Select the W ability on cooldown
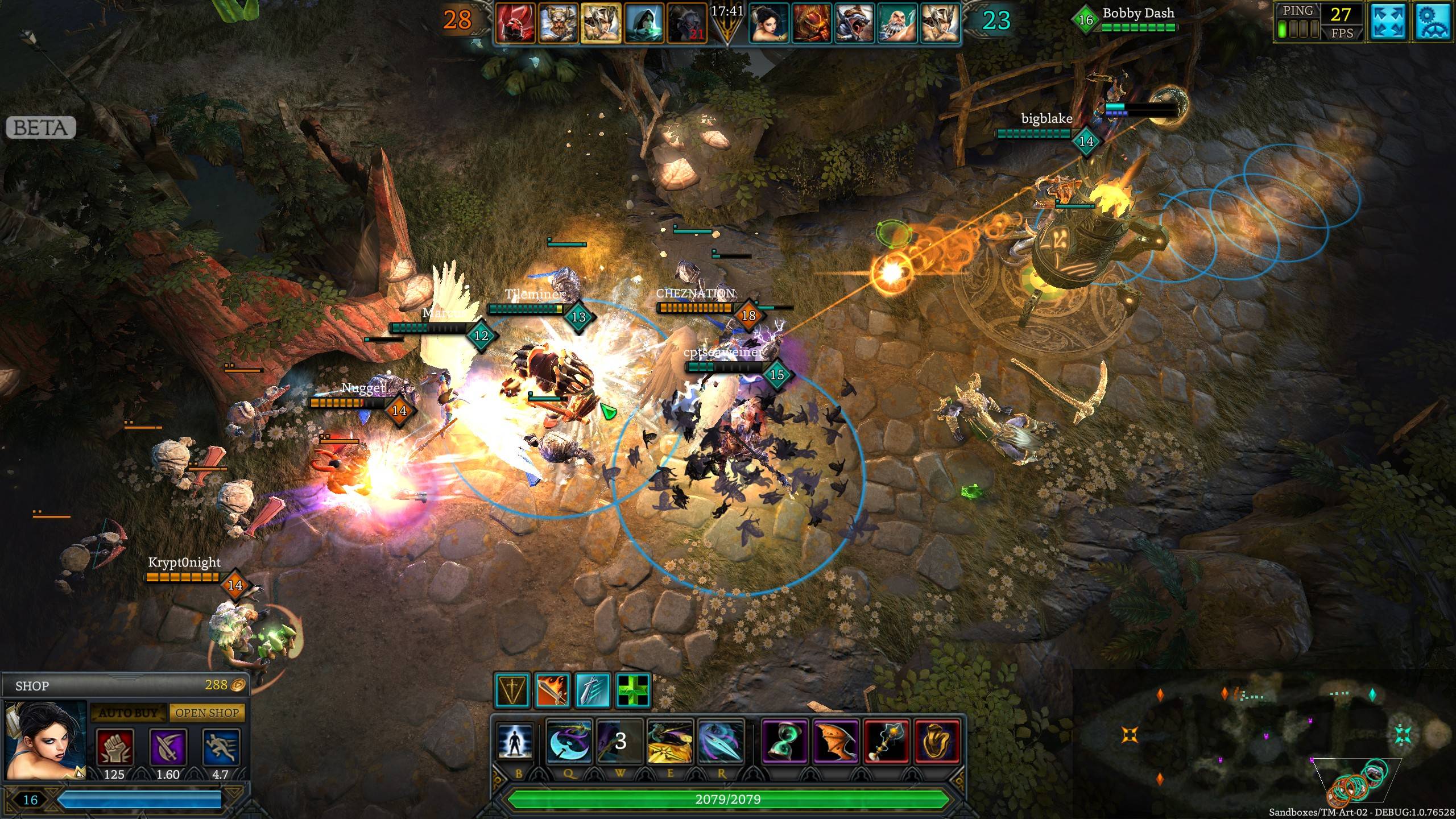Screen dimensions: 1456x819 click(619, 741)
